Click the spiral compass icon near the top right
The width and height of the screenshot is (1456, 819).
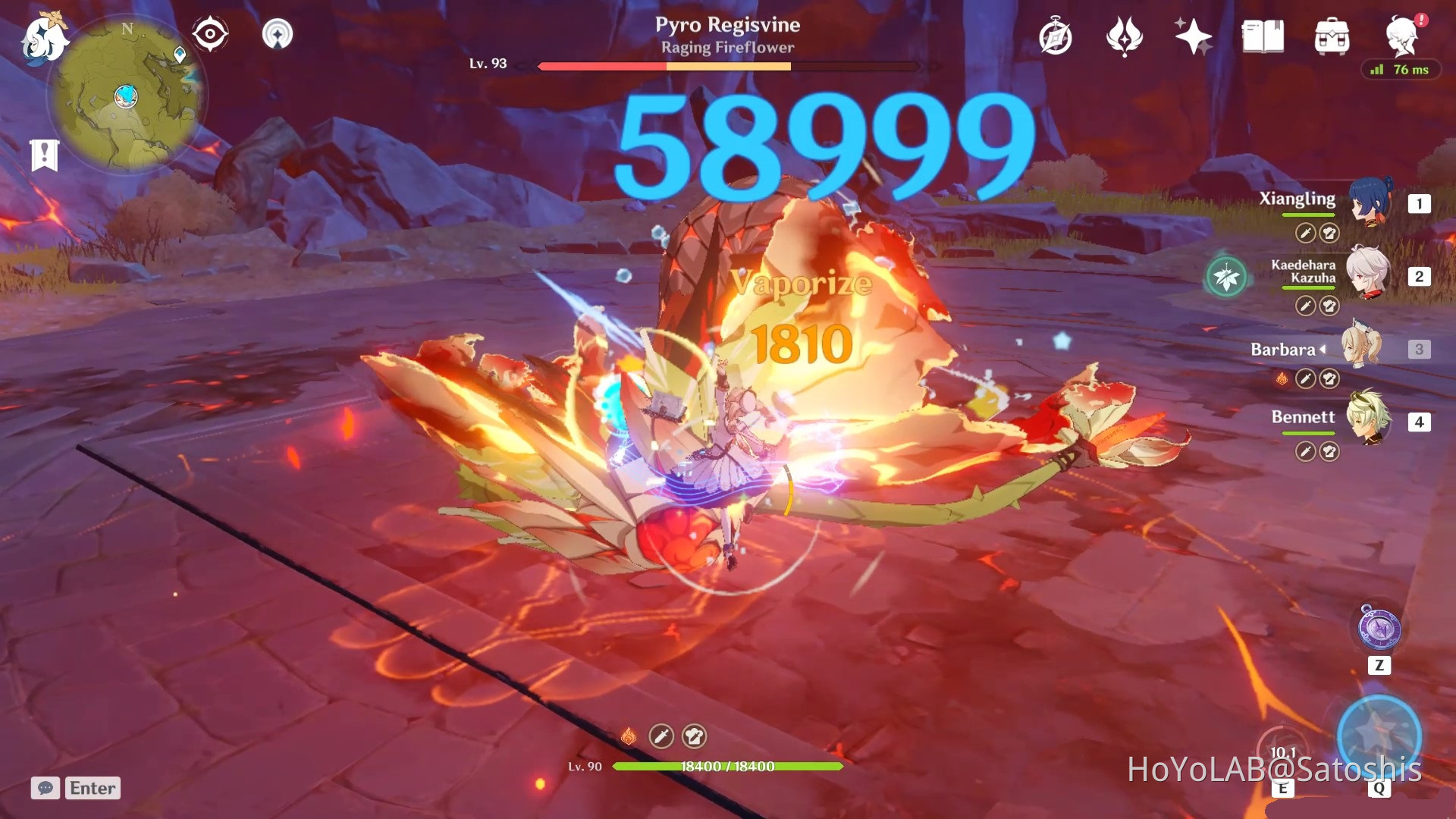[1057, 34]
